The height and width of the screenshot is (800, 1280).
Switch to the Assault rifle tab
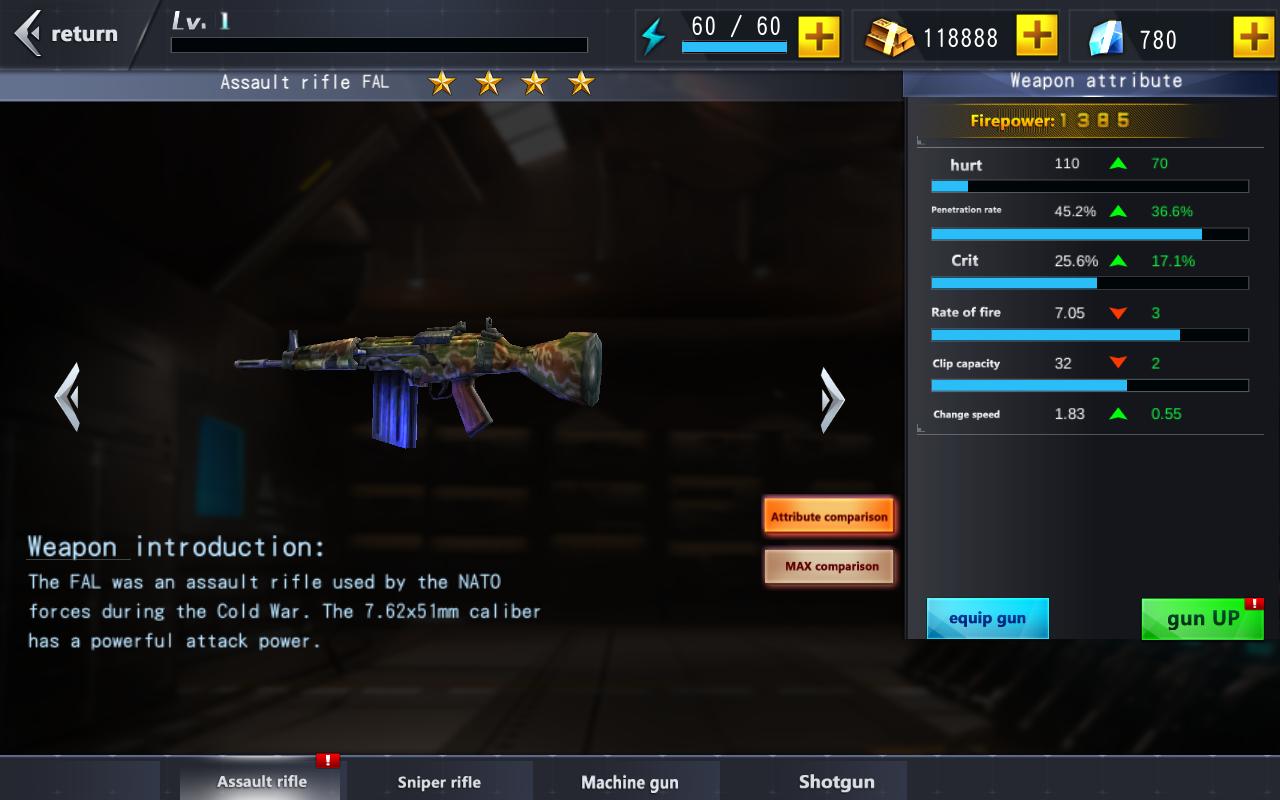tap(262, 782)
